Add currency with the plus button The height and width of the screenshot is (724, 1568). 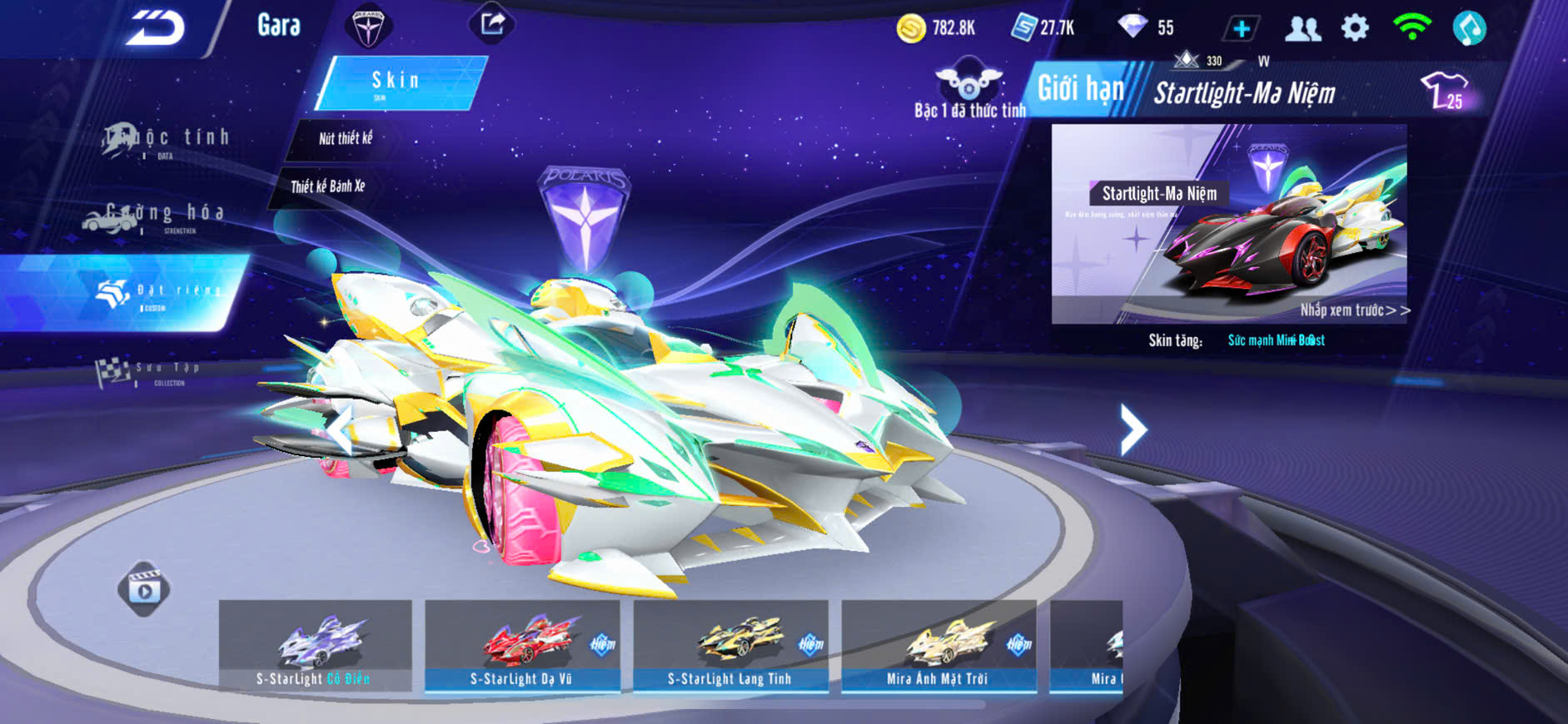click(1241, 29)
